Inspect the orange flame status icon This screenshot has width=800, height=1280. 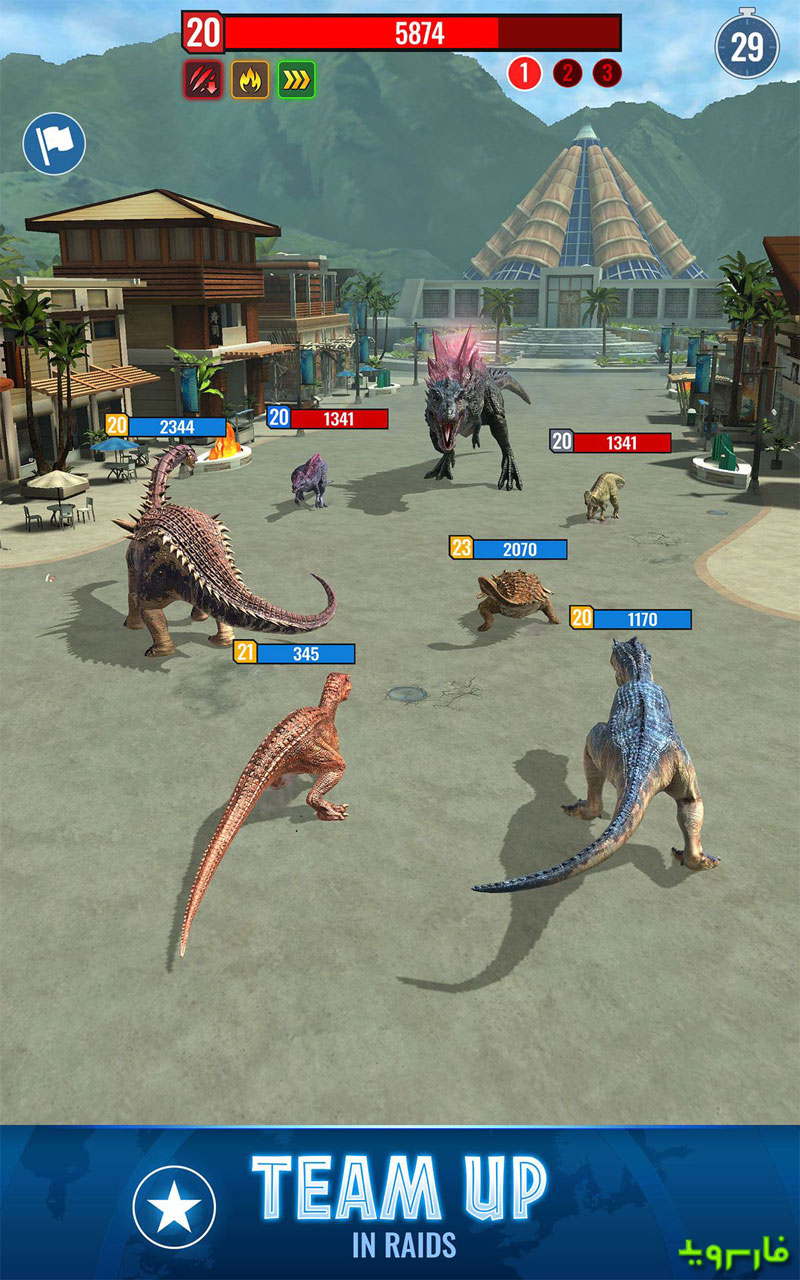click(x=250, y=79)
